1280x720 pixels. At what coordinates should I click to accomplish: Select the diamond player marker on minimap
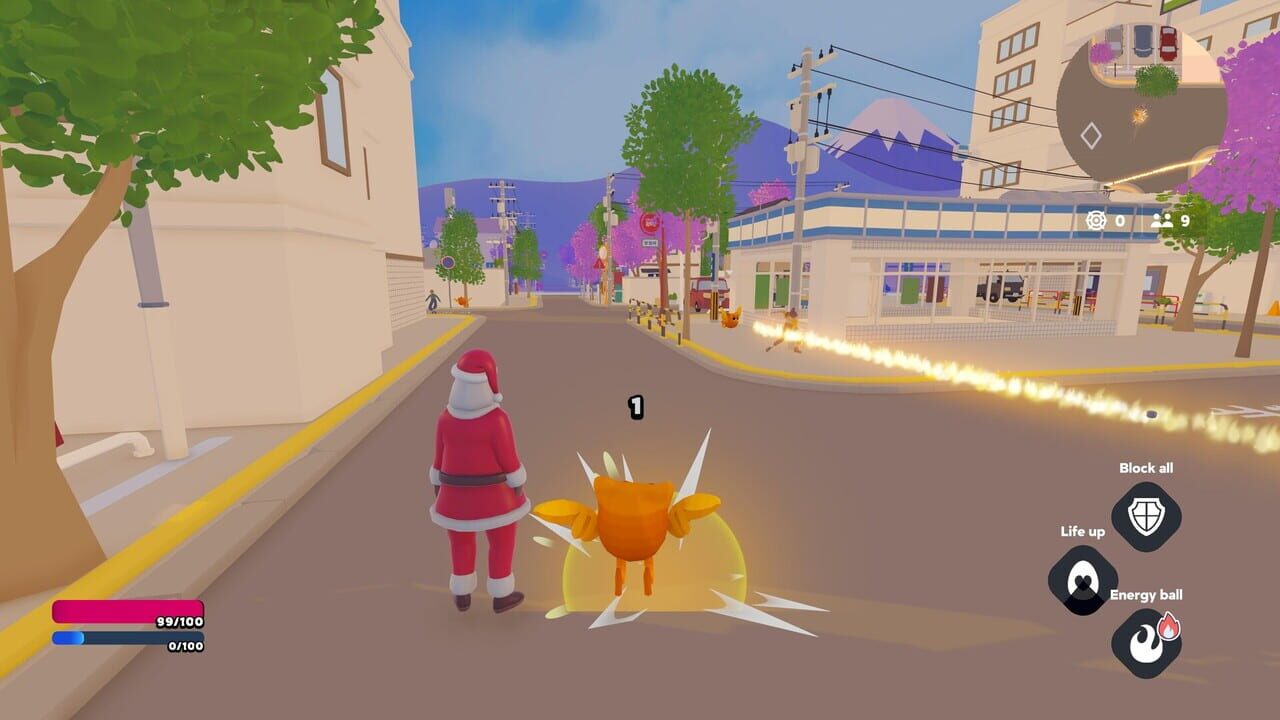[1091, 134]
